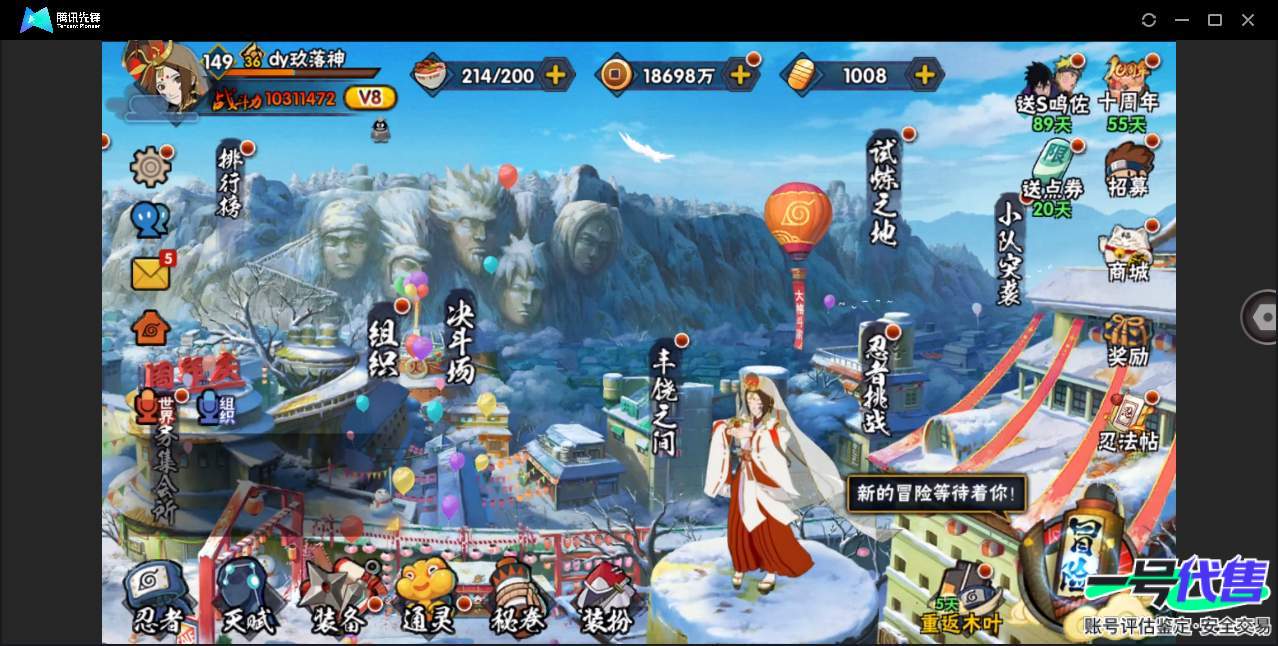
Task: Add stamina with the ramen plus button
Action: pyautogui.click(x=555, y=75)
